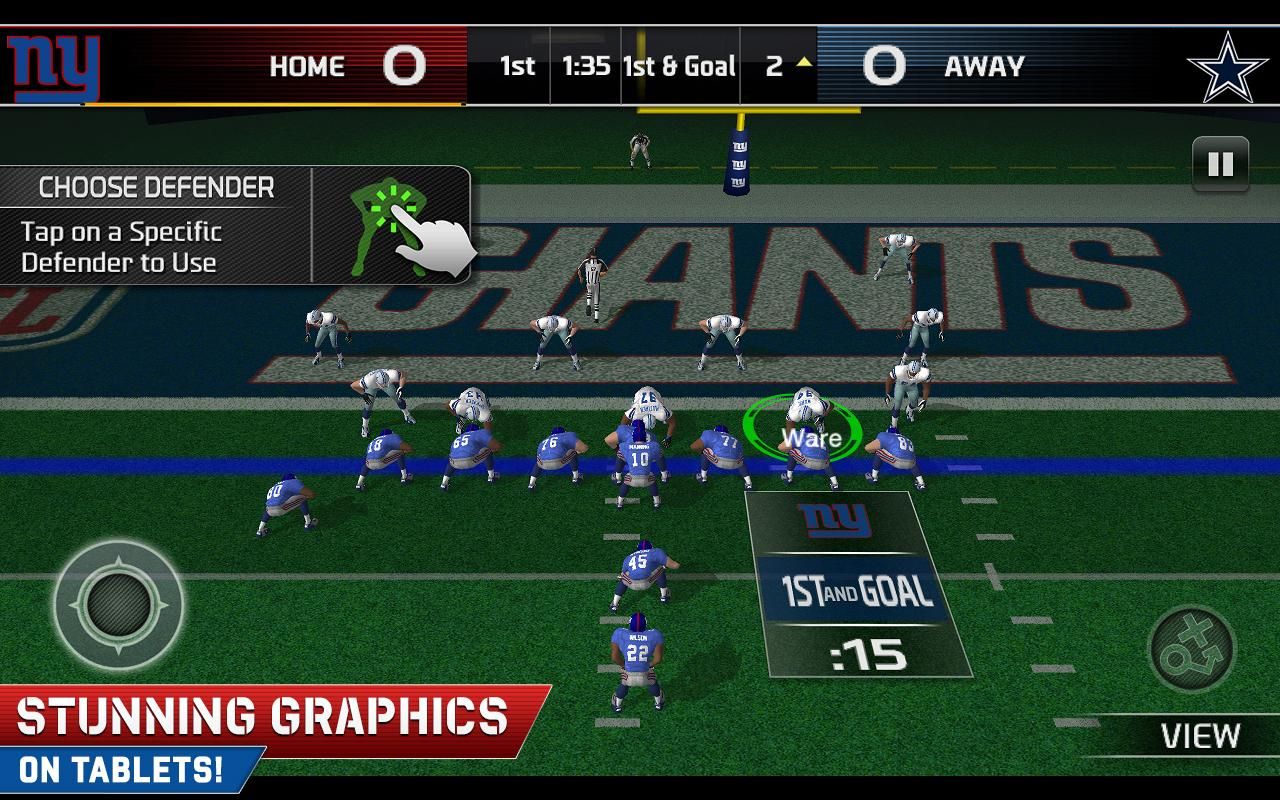Tap the Stunning Graphics promotional banner
The width and height of the screenshot is (1280, 800).
coord(260,716)
